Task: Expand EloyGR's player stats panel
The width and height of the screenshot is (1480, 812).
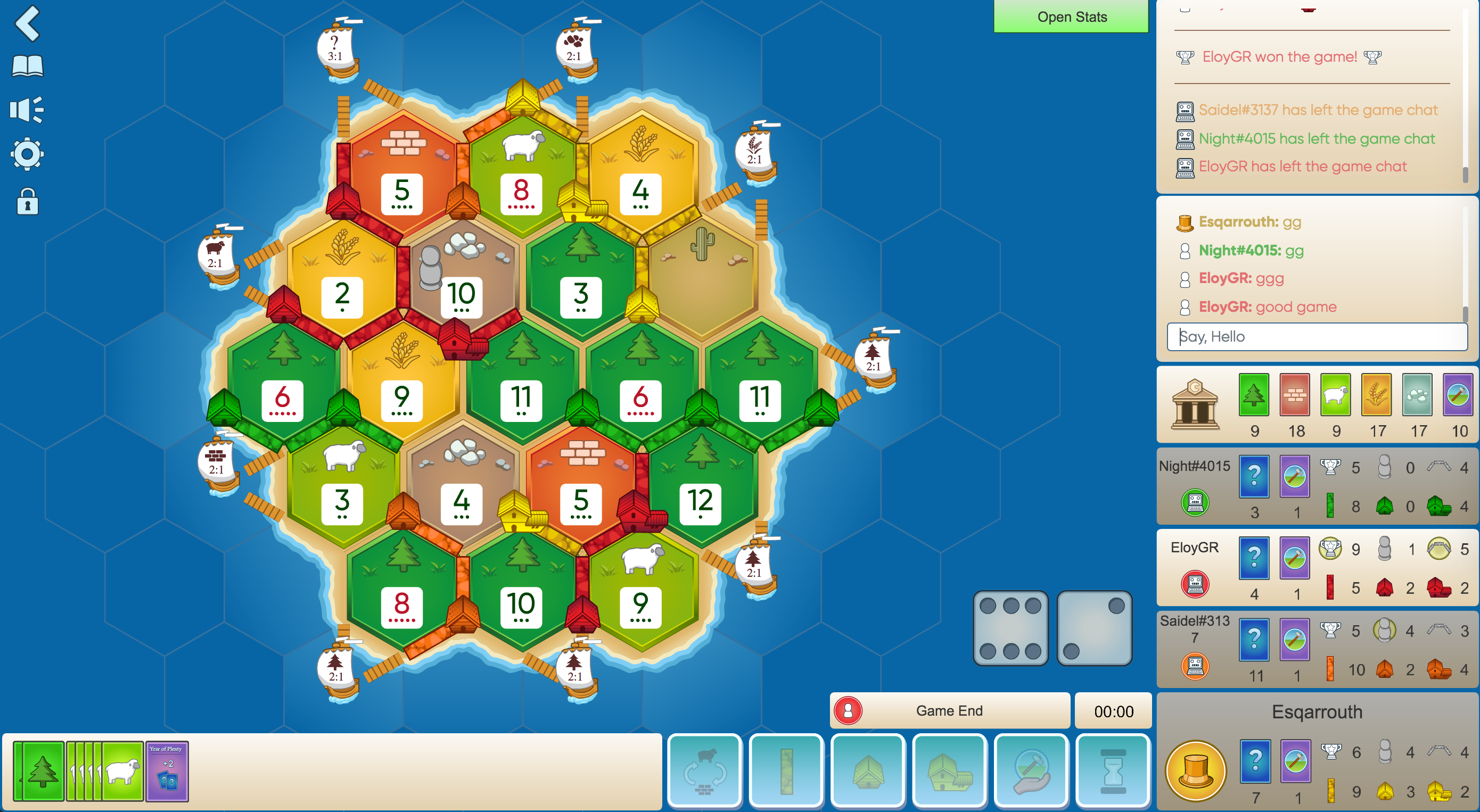Action: [1195, 547]
